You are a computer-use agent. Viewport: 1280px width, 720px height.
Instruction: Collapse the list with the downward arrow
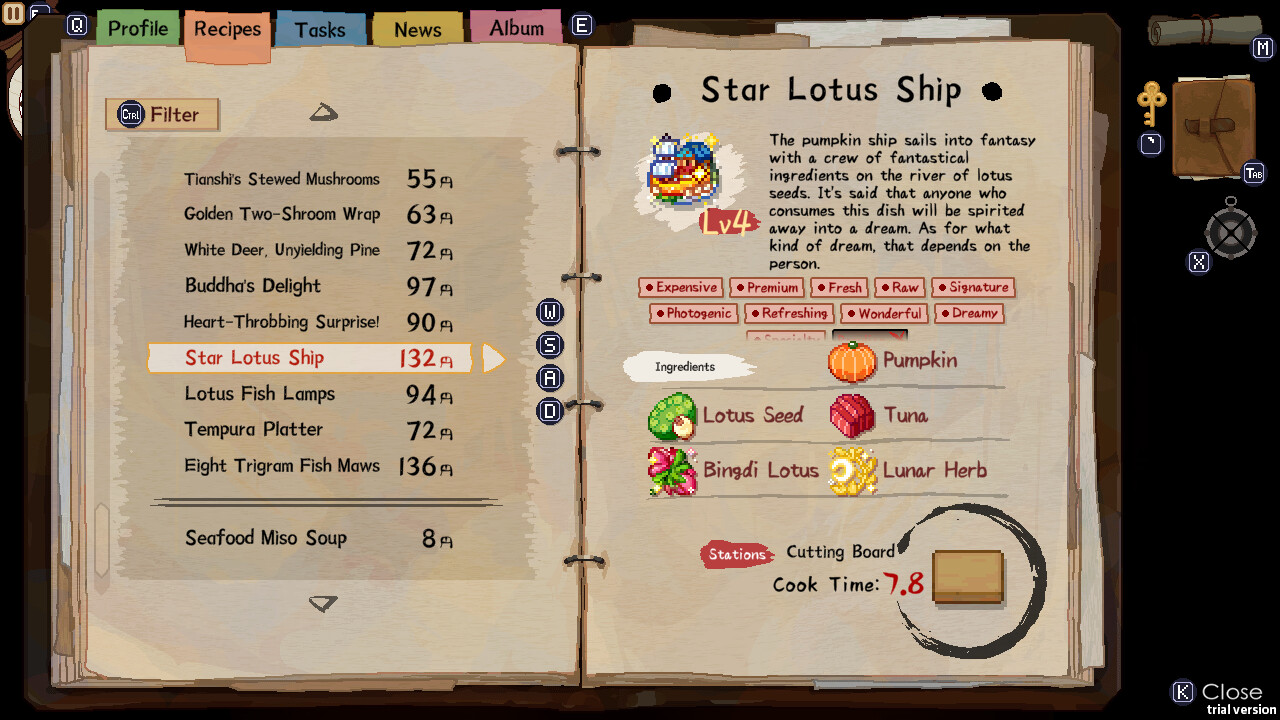coord(323,603)
